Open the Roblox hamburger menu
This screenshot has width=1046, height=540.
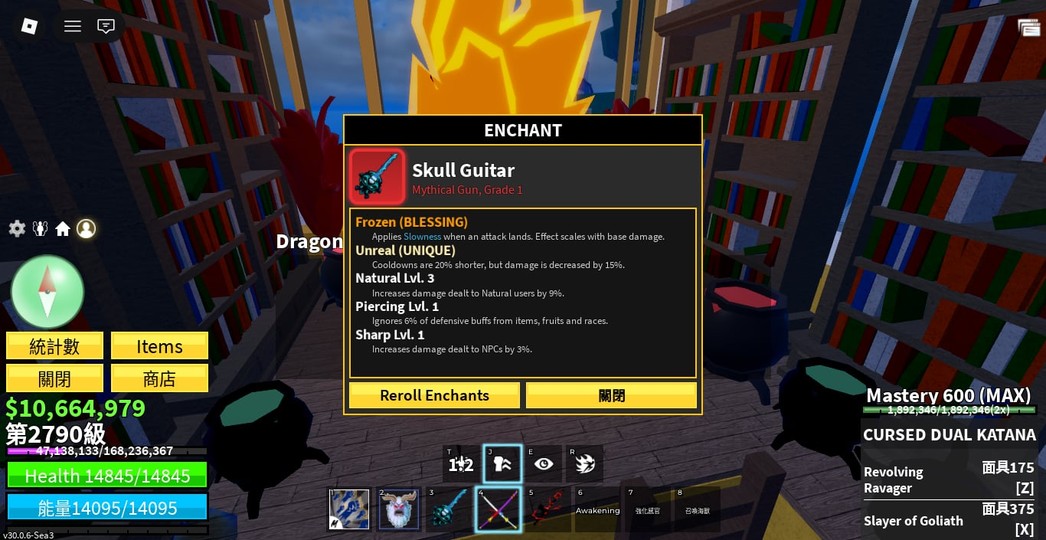point(73,26)
